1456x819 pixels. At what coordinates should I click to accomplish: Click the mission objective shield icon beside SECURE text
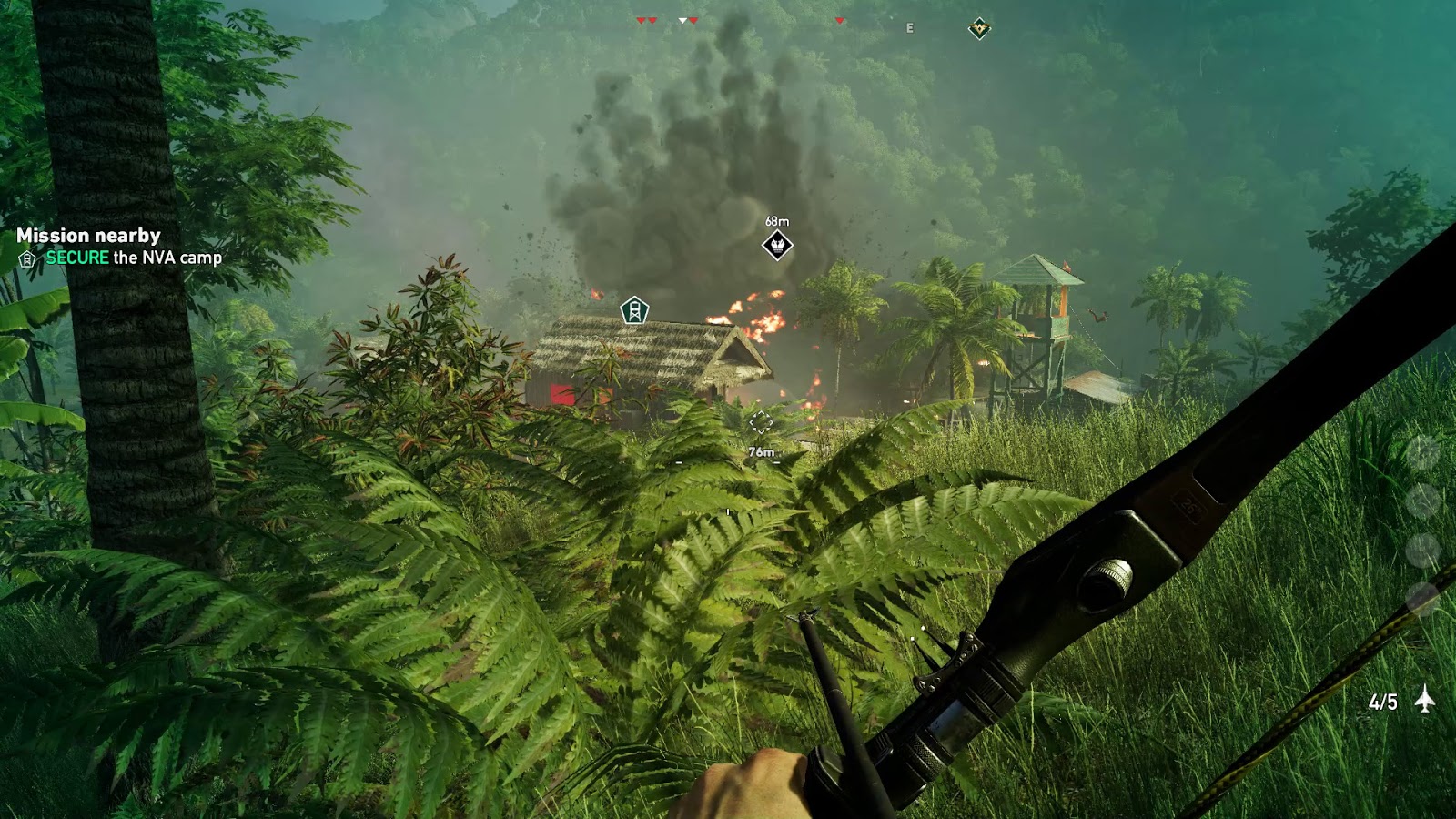click(25, 259)
